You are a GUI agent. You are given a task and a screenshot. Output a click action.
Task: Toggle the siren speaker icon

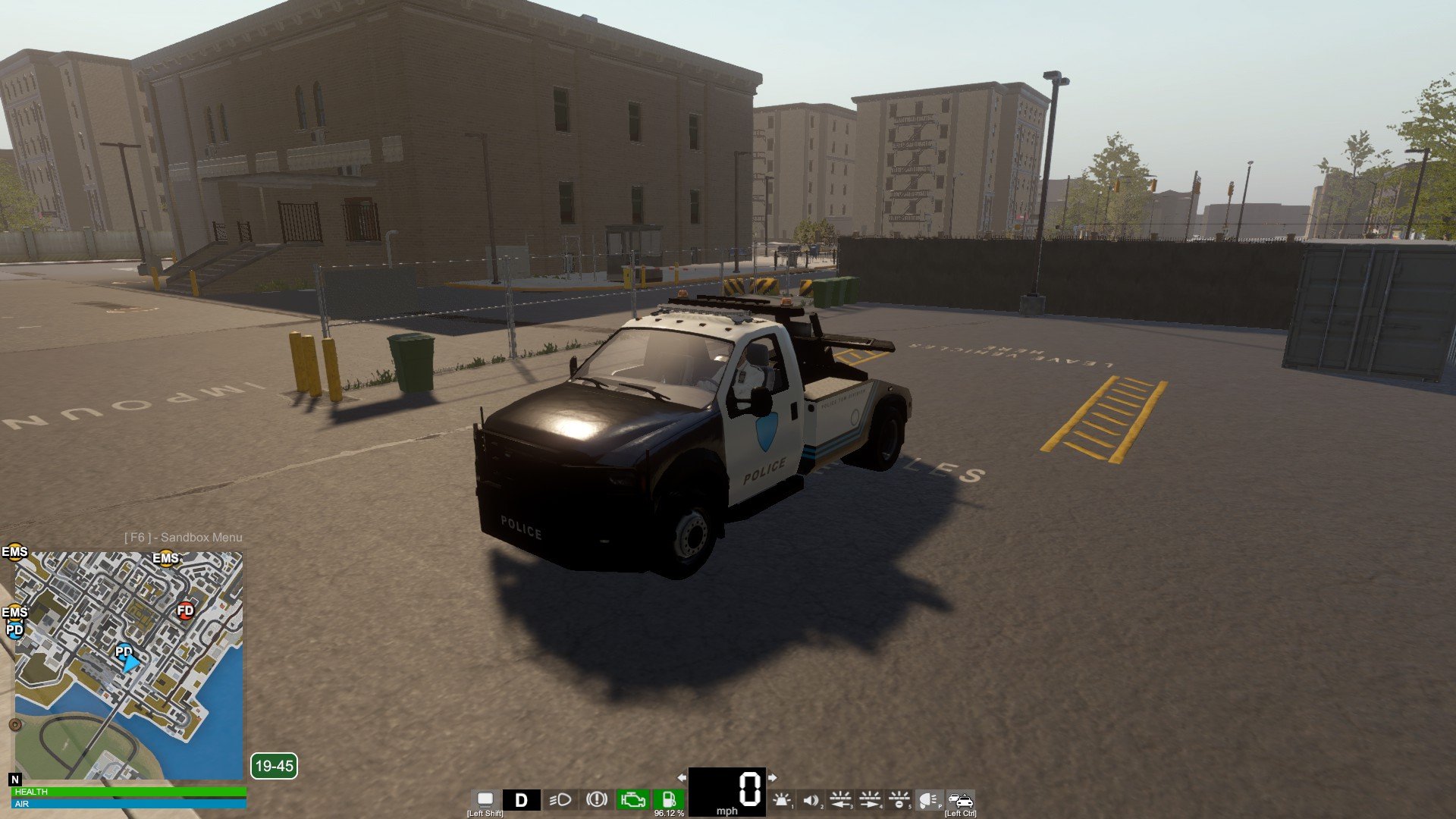point(811,799)
